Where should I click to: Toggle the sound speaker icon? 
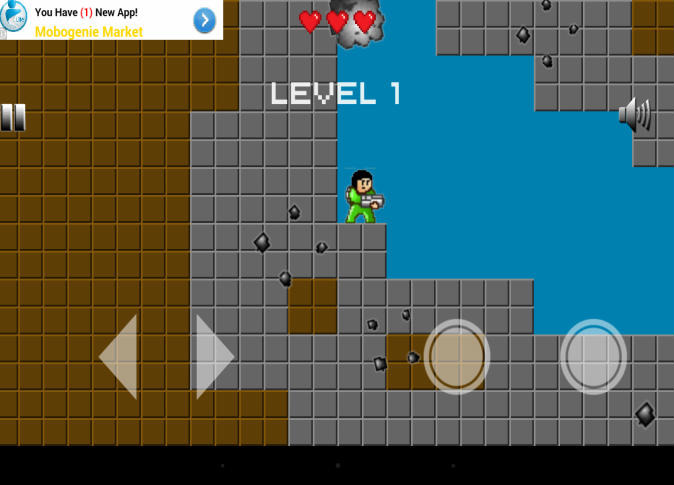pyautogui.click(x=635, y=115)
